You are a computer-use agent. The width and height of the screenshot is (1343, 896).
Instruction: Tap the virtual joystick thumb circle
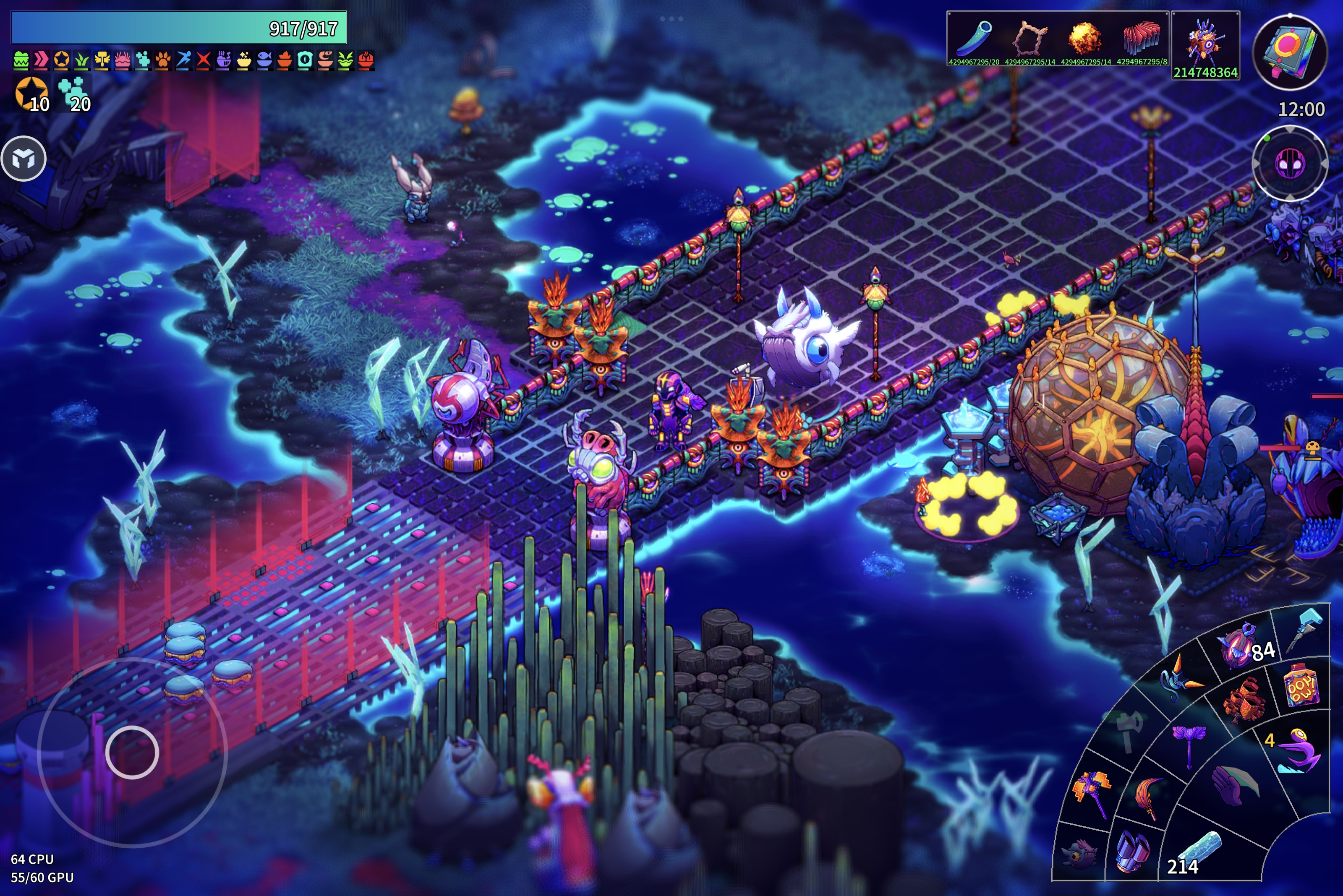[132, 752]
